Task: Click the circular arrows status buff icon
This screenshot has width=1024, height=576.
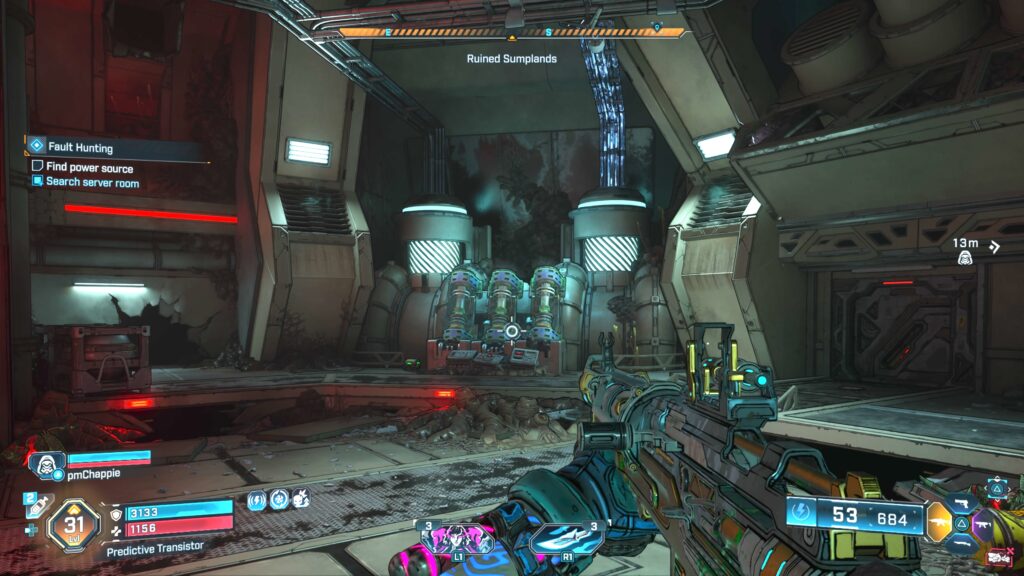Action: click(x=278, y=498)
